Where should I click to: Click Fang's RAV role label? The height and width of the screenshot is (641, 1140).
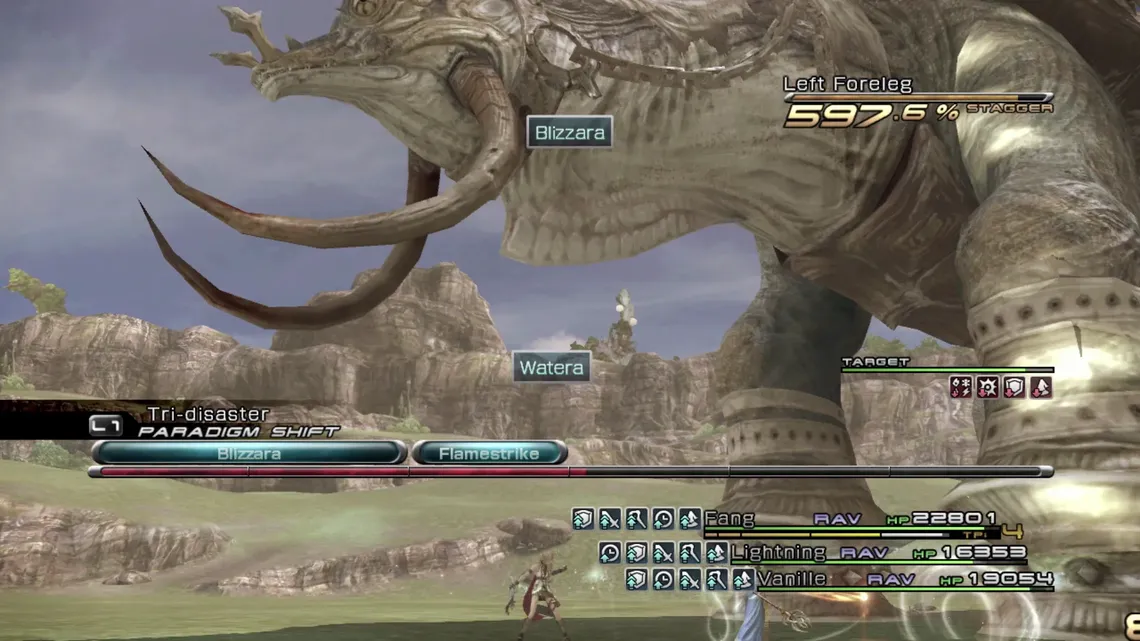(837, 519)
